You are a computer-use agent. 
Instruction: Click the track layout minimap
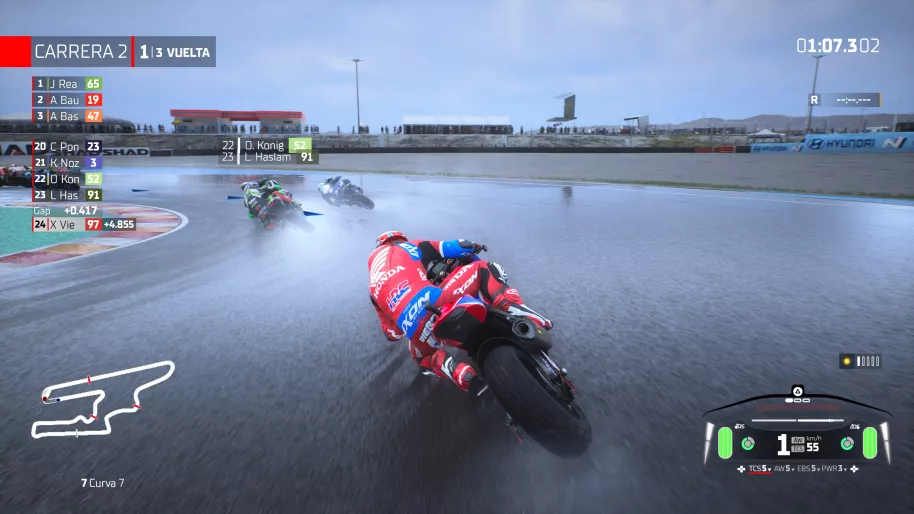tap(100, 398)
